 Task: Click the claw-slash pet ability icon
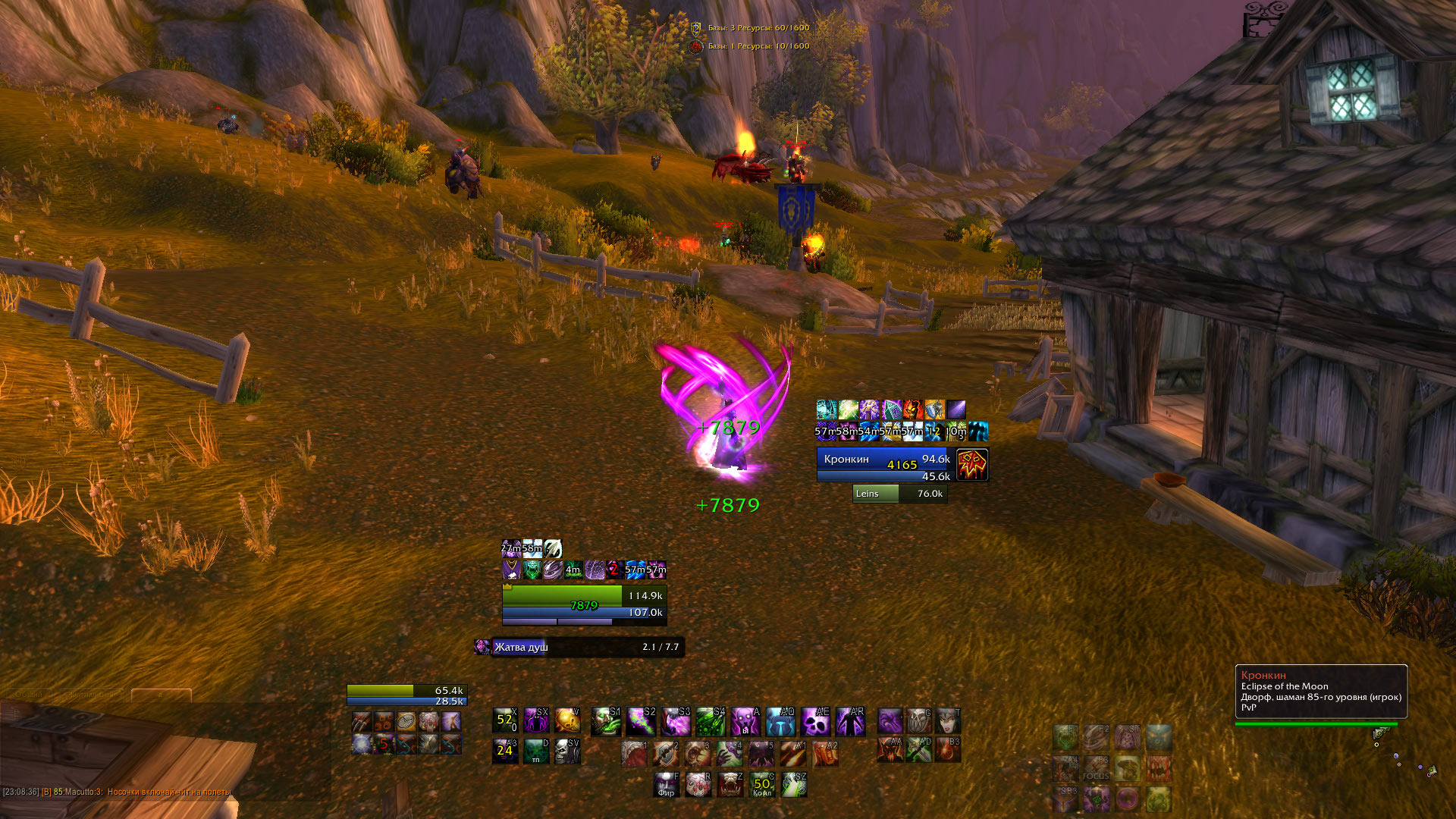coord(362,721)
